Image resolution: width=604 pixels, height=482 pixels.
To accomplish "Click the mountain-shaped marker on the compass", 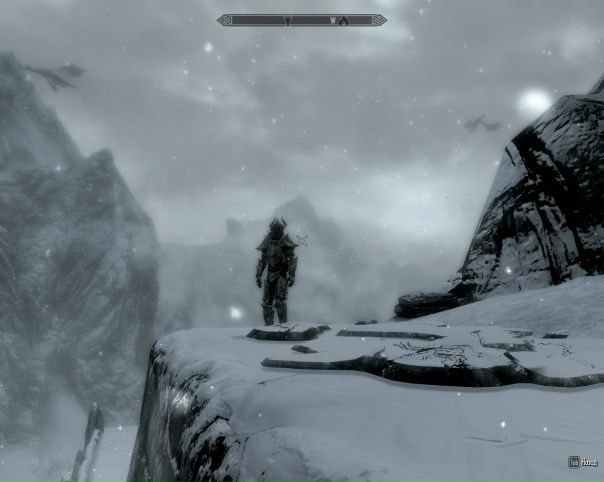I will pyautogui.click(x=344, y=20).
